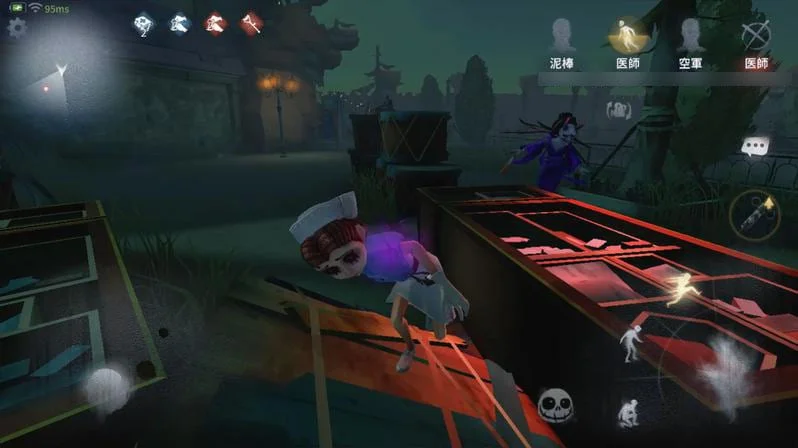Use the syringe item button
The height and width of the screenshot is (448, 798).
pyautogui.click(x=754, y=214)
